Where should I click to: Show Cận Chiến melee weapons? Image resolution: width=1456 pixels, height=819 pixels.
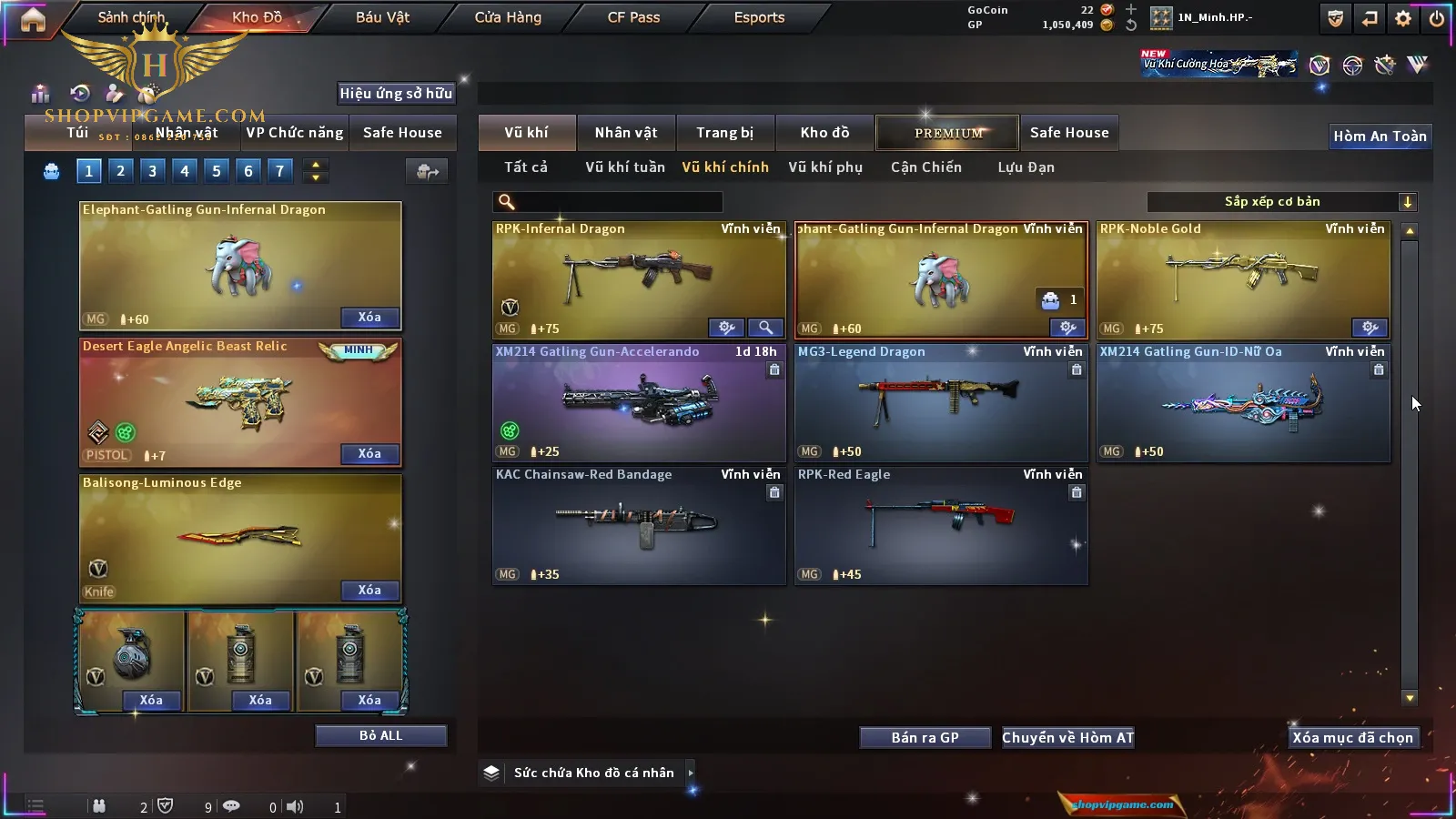point(925,167)
